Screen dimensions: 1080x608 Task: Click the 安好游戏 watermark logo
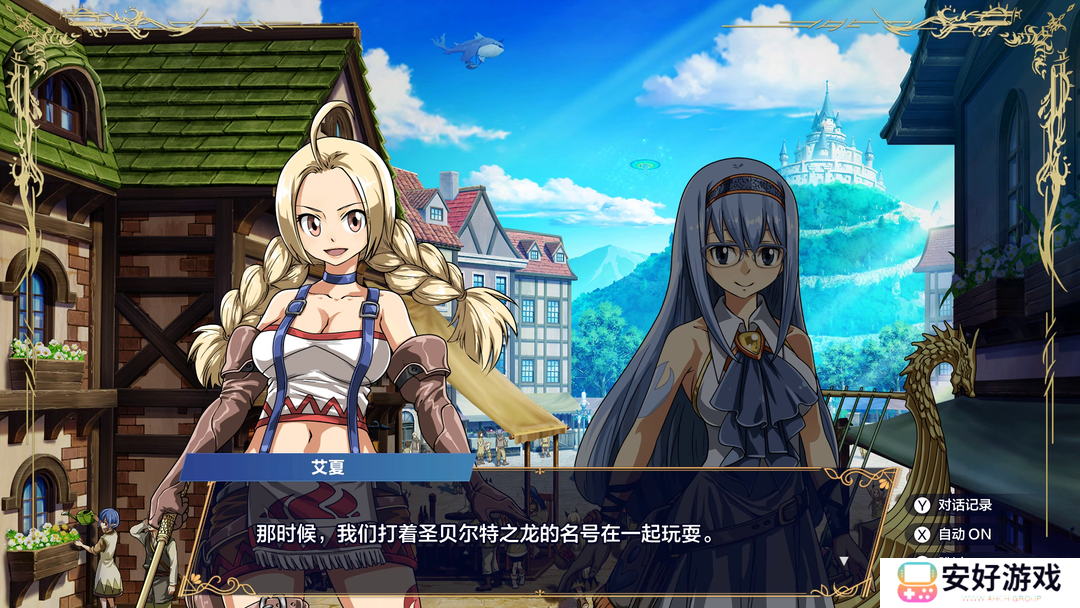980,582
